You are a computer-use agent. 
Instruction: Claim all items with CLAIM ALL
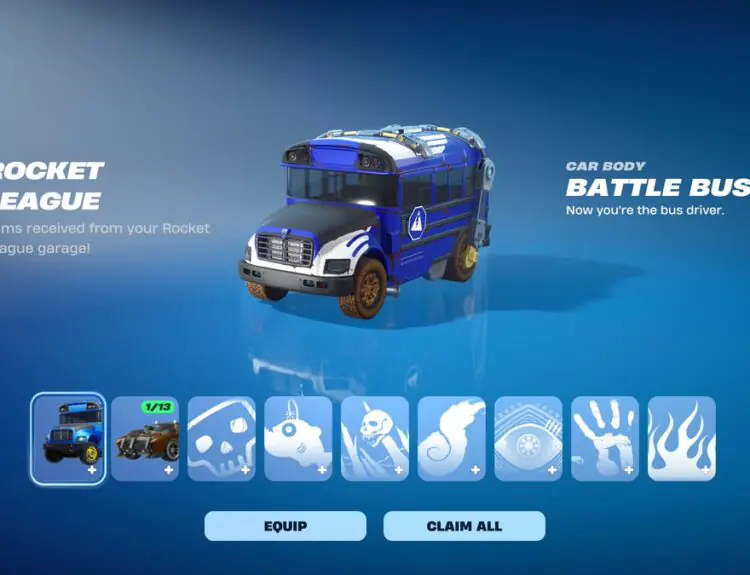[464, 526]
